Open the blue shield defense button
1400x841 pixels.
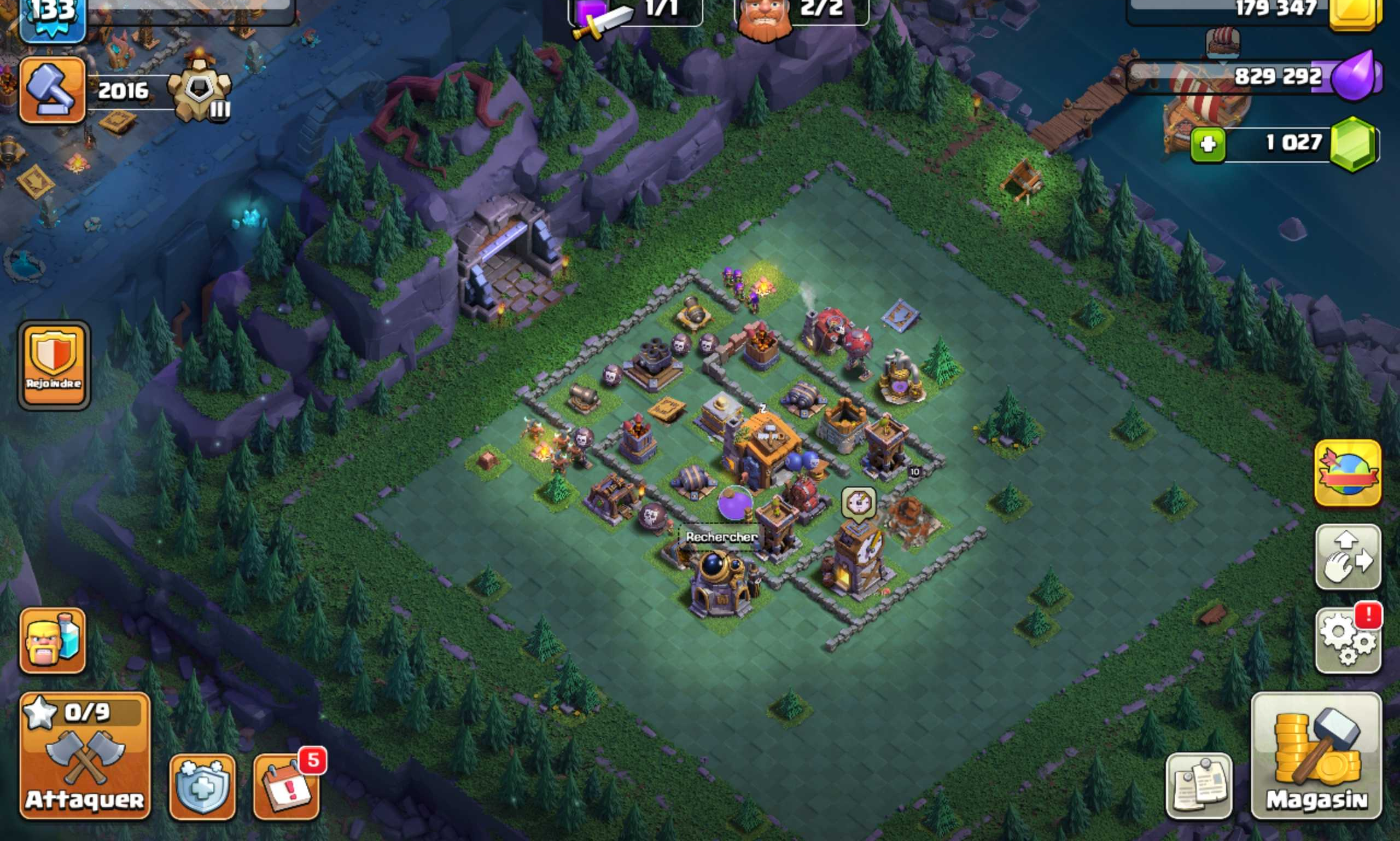click(202, 787)
